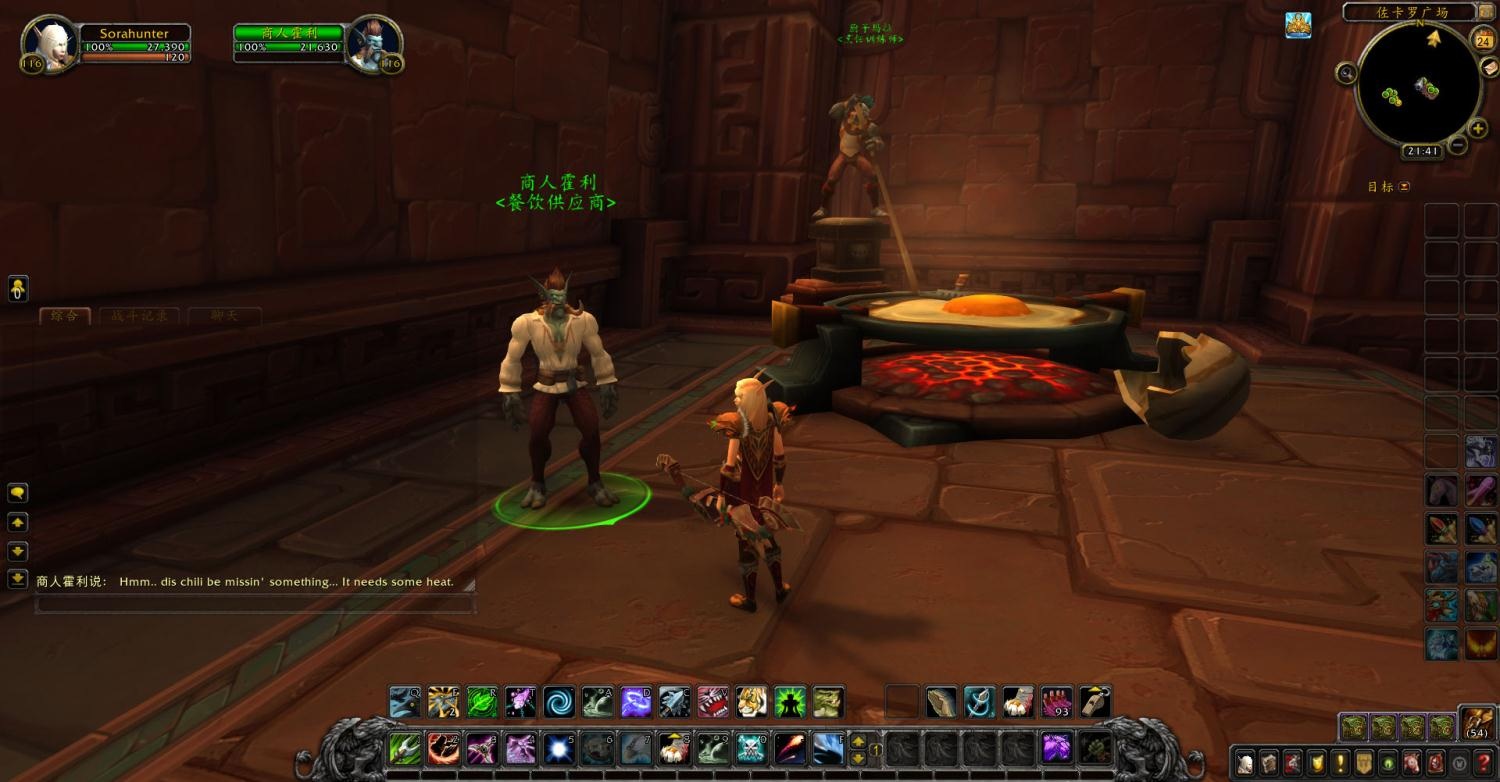Open the 战斗记录 combat log tab
This screenshot has height=782, width=1500.
tap(139, 316)
